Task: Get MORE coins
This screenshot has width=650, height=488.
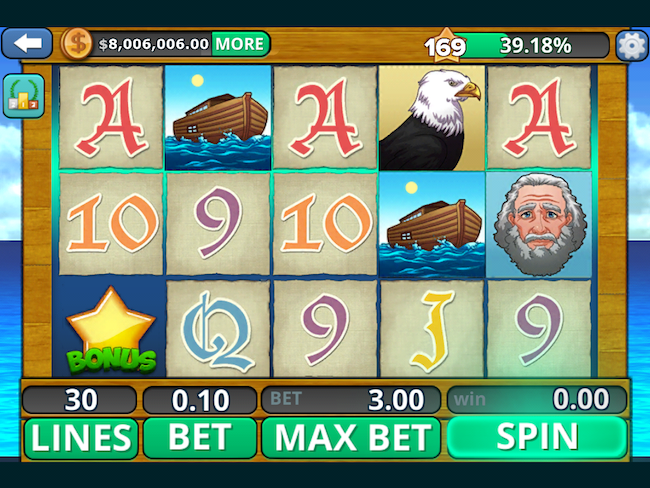Action: click(x=240, y=44)
